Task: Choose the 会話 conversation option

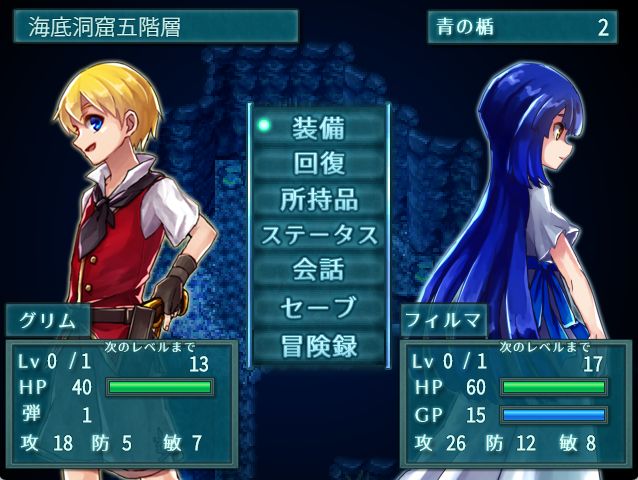Action: click(x=318, y=271)
